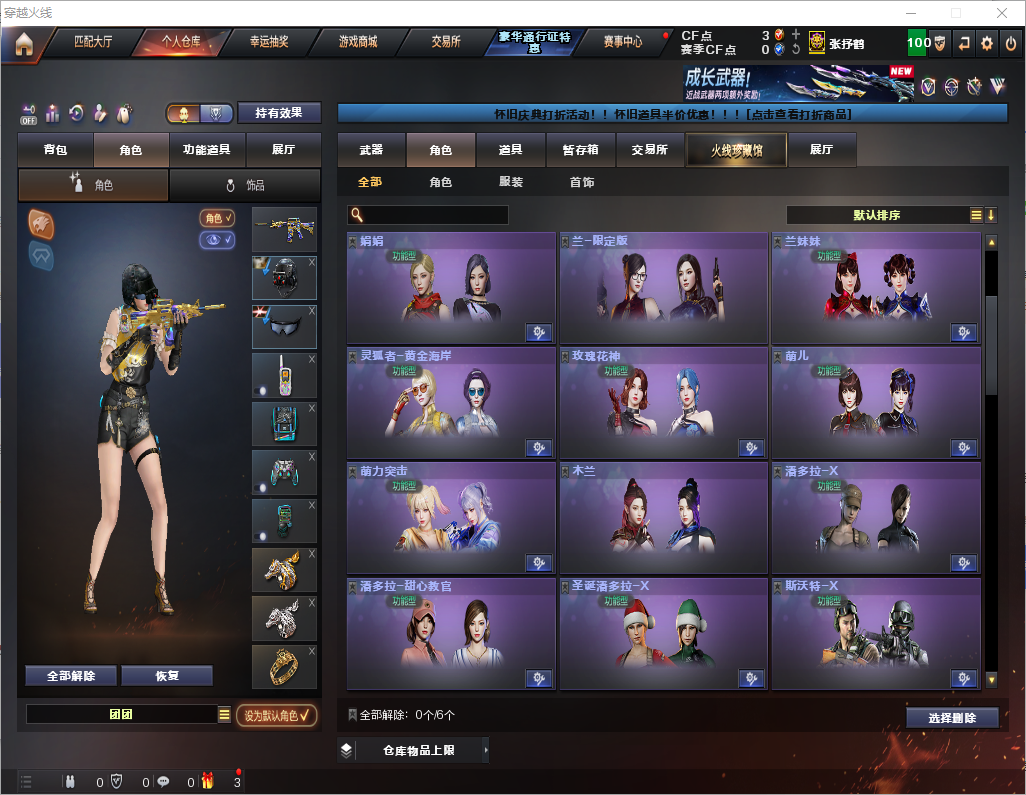Click the 选择删除 button
Screen dimensions: 1026x795
[x=952, y=718]
